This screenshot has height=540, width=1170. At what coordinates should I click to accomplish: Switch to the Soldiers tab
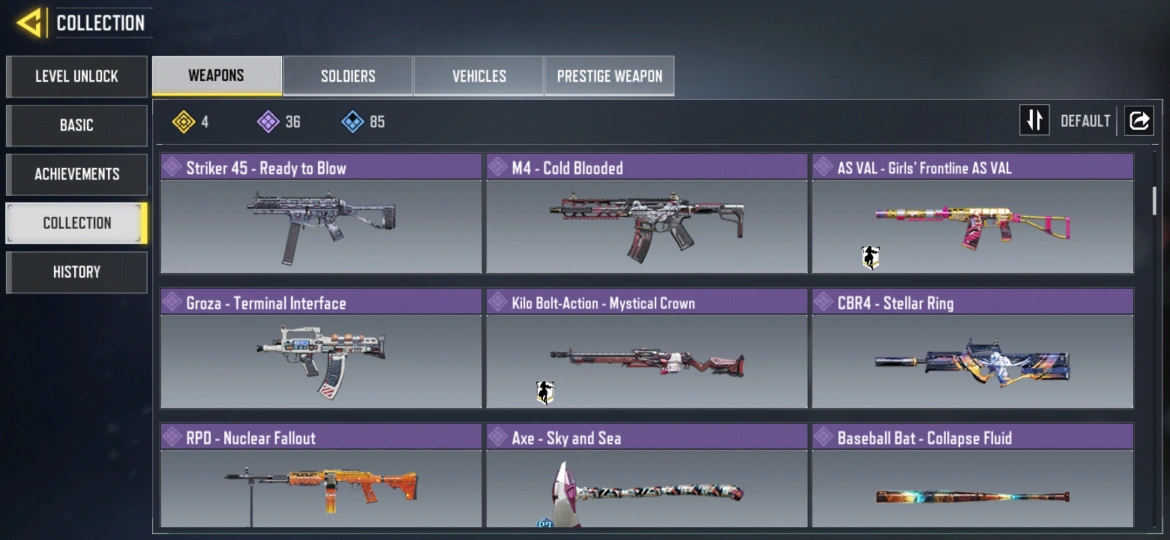348,76
